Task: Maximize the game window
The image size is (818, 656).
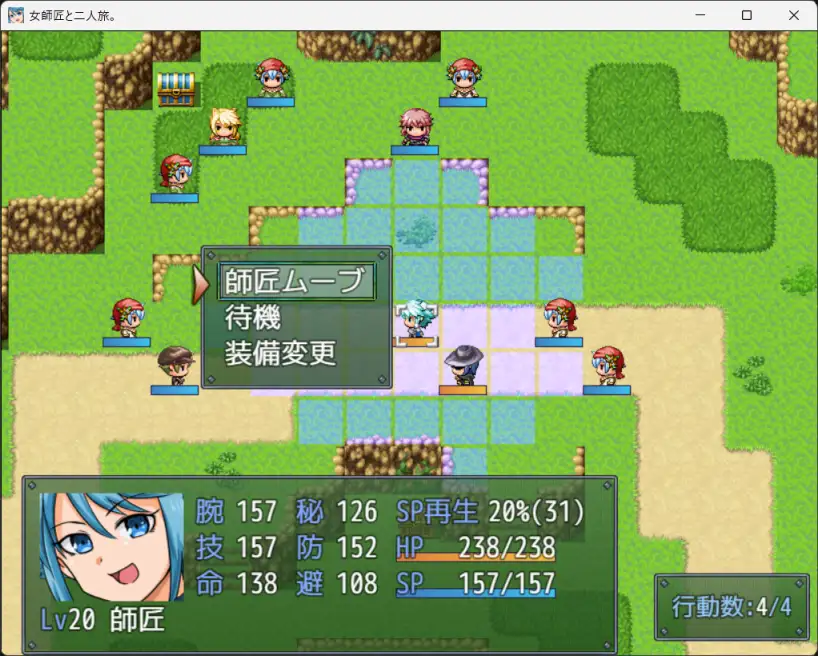Action: [x=747, y=15]
